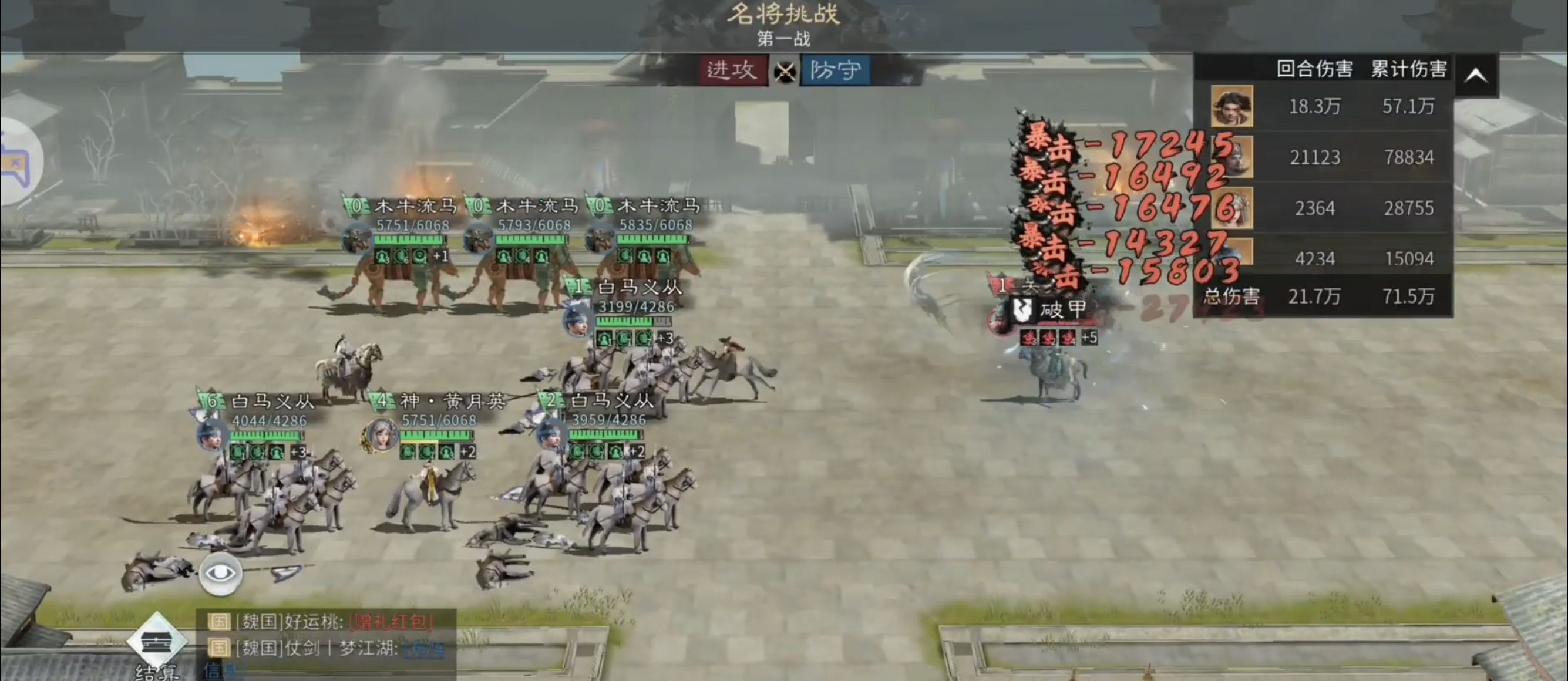Open the red 赠礼红包 chat link
1568x681 pixels.
coord(391,622)
